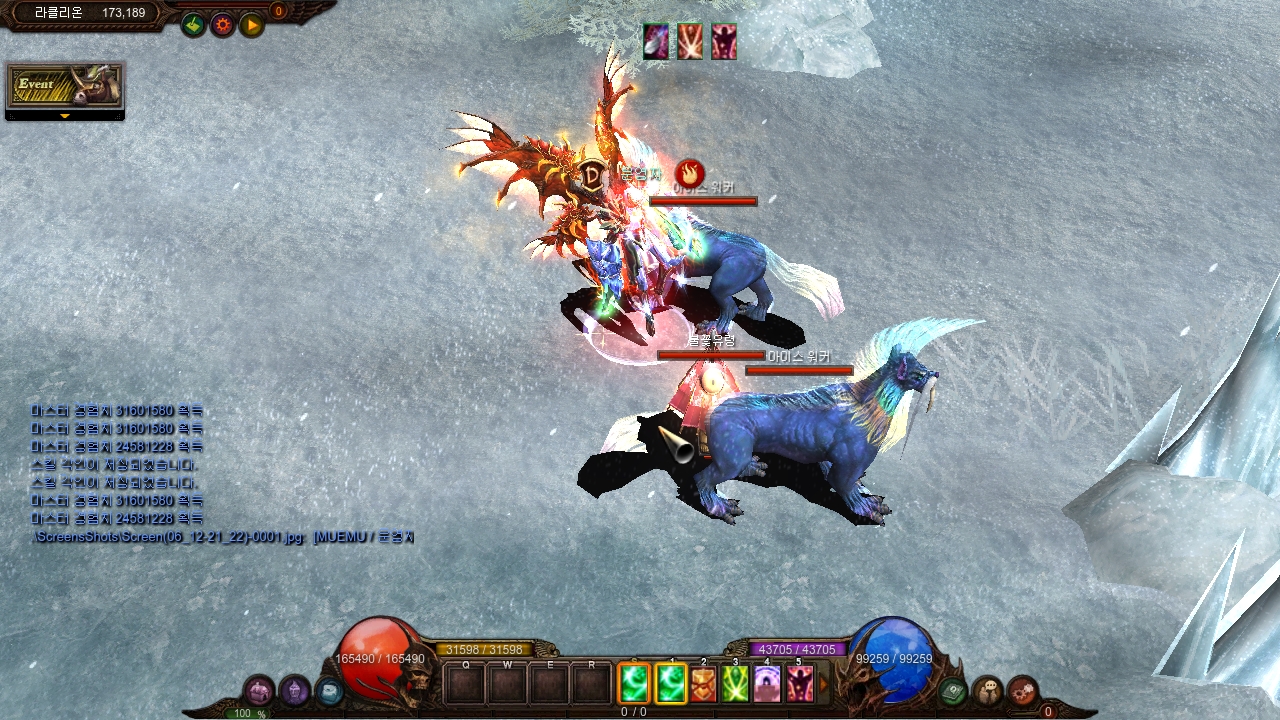
Task: Activate the green light burst skill, slot 3
Action: tap(736, 684)
